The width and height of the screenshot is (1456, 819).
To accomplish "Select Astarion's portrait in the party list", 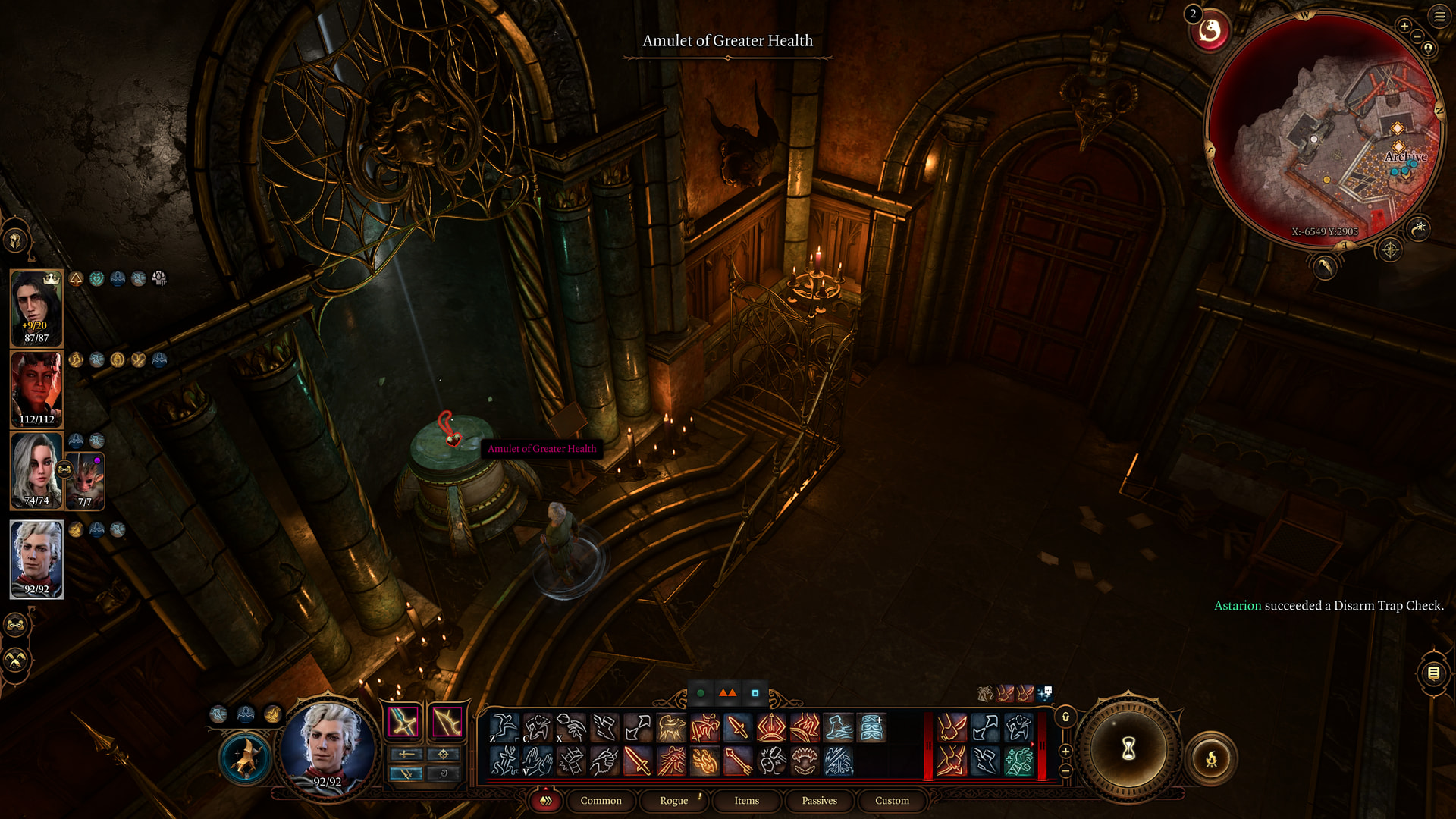I will [36, 559].
